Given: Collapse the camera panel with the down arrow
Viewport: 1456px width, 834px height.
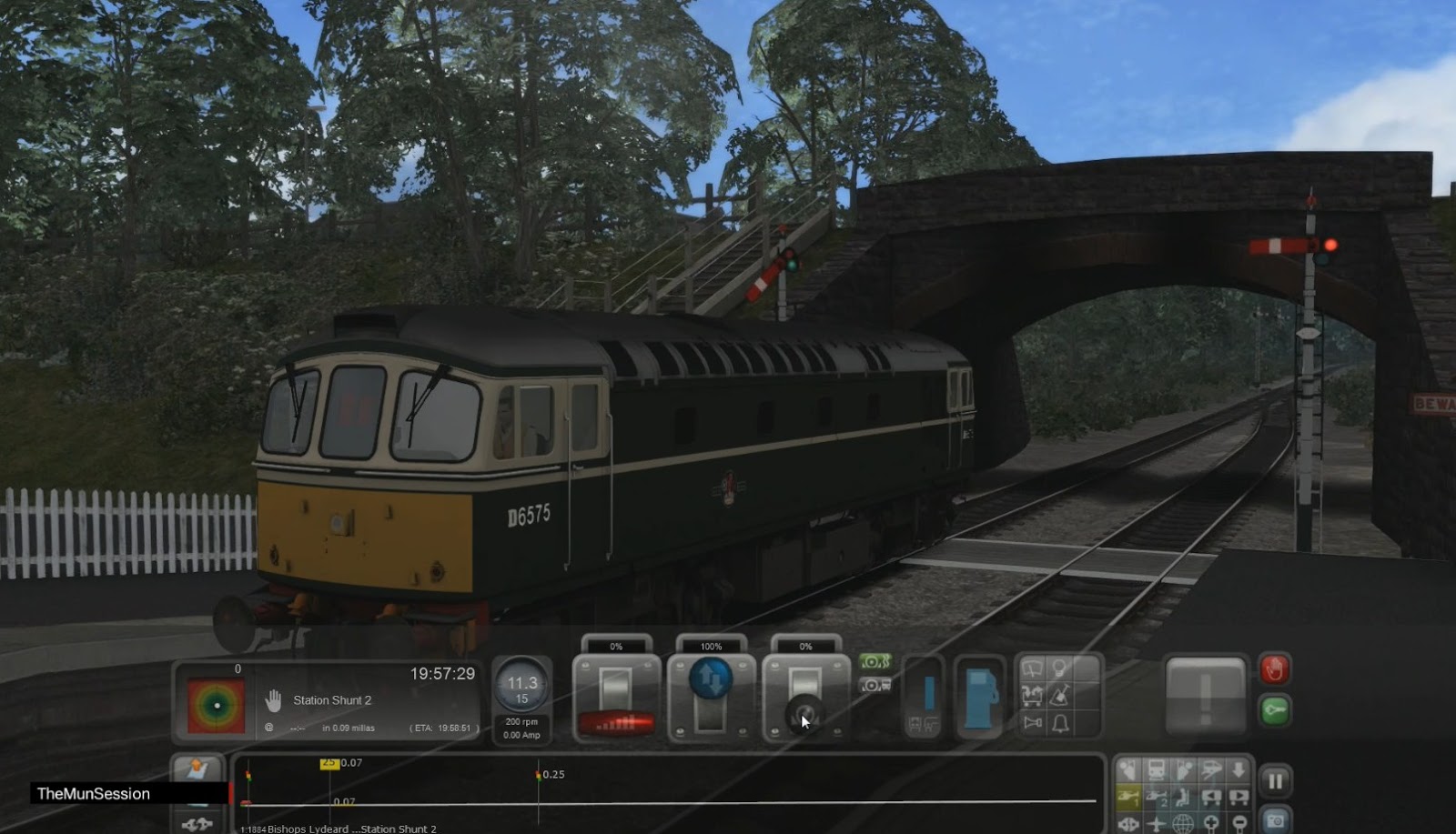Looking at the screenshot, I should point(1239,770).
